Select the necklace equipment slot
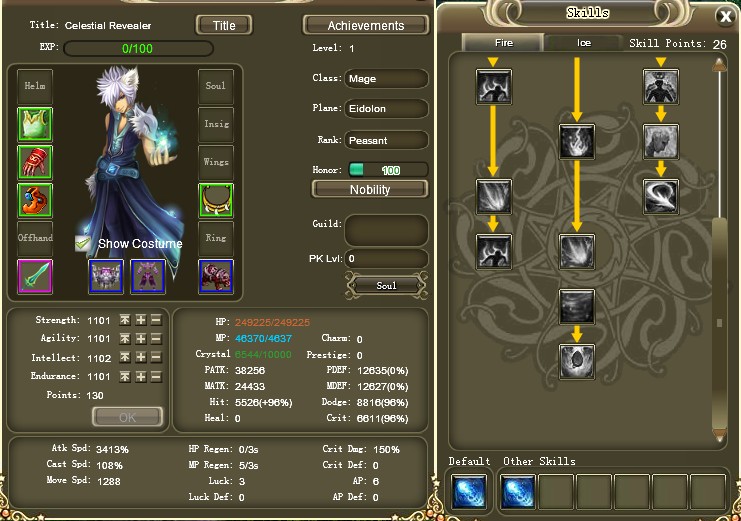 click(x=216, y=200)
